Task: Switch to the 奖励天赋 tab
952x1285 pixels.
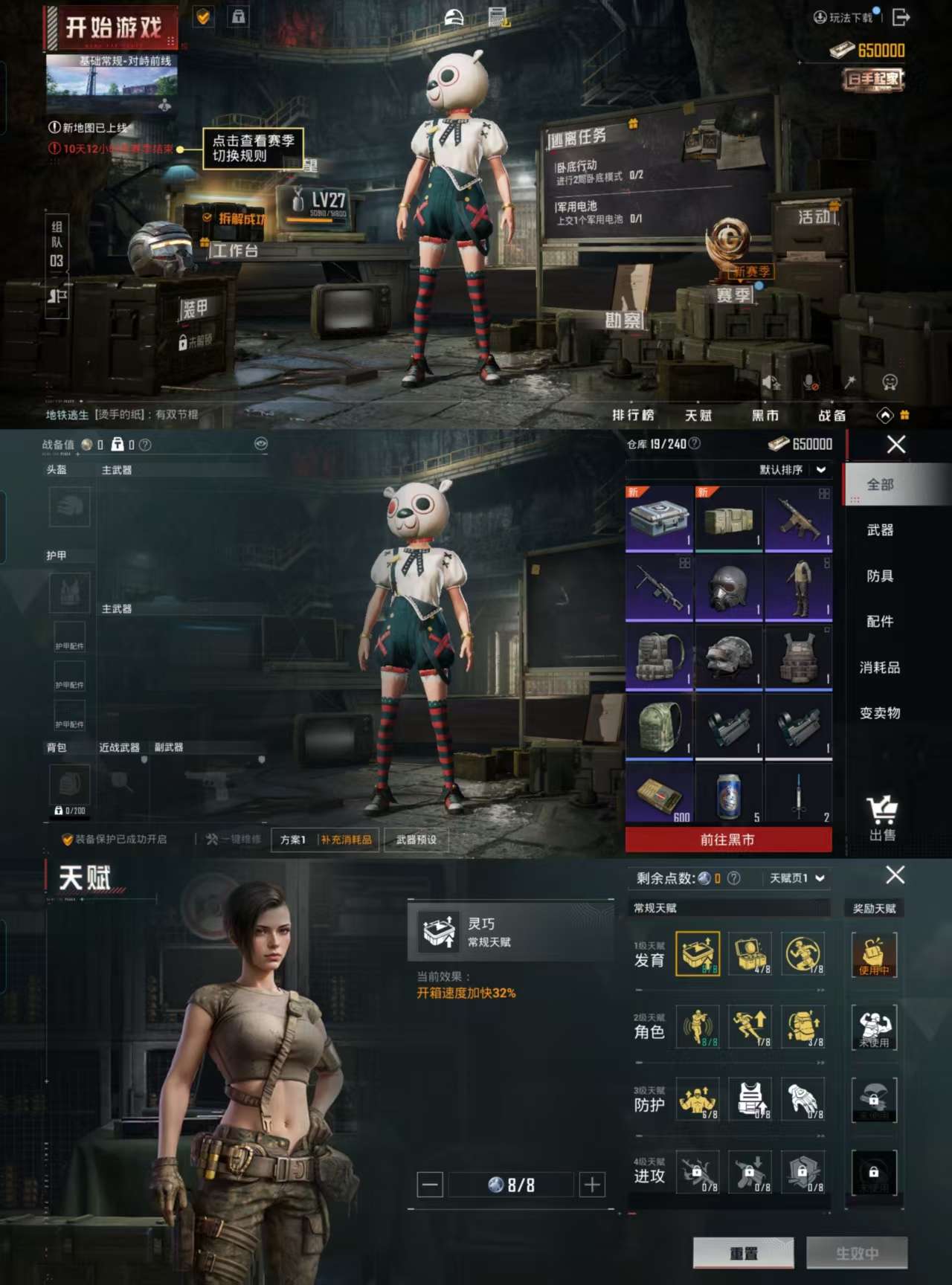Action: click(874, 909)
